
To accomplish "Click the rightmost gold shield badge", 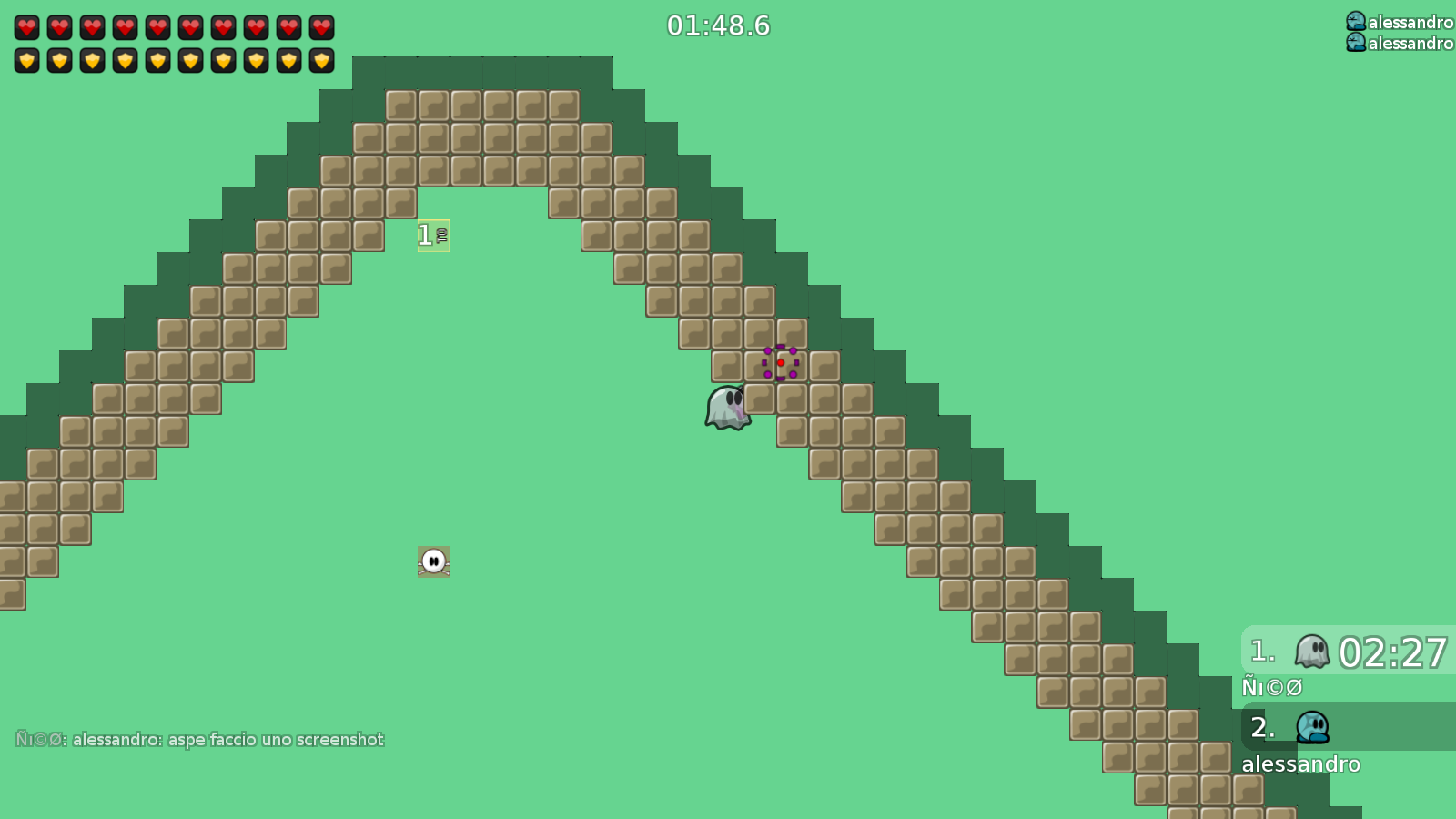I will click(x=319, y=61).
